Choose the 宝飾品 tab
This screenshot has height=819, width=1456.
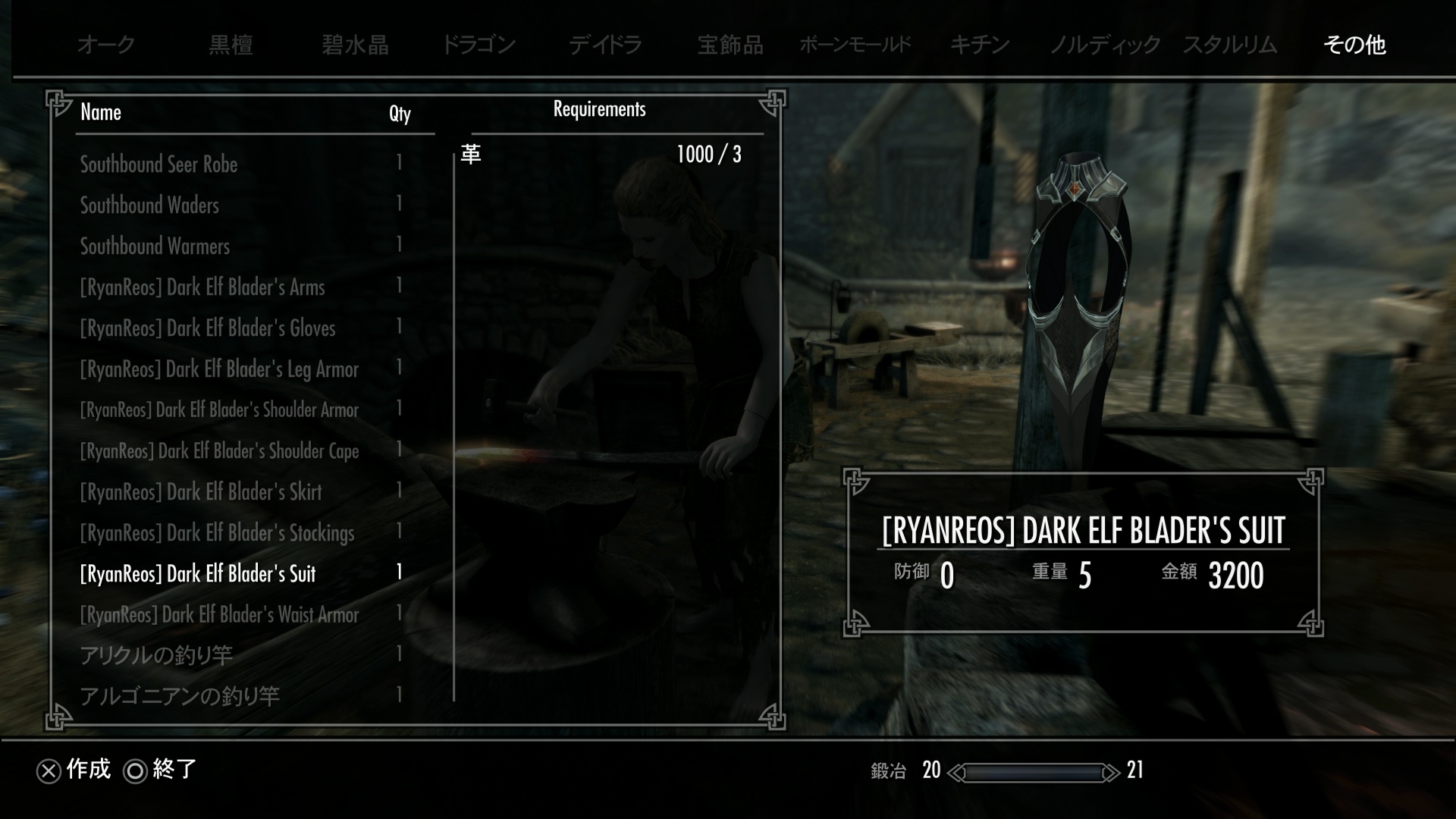click(730, 45)
